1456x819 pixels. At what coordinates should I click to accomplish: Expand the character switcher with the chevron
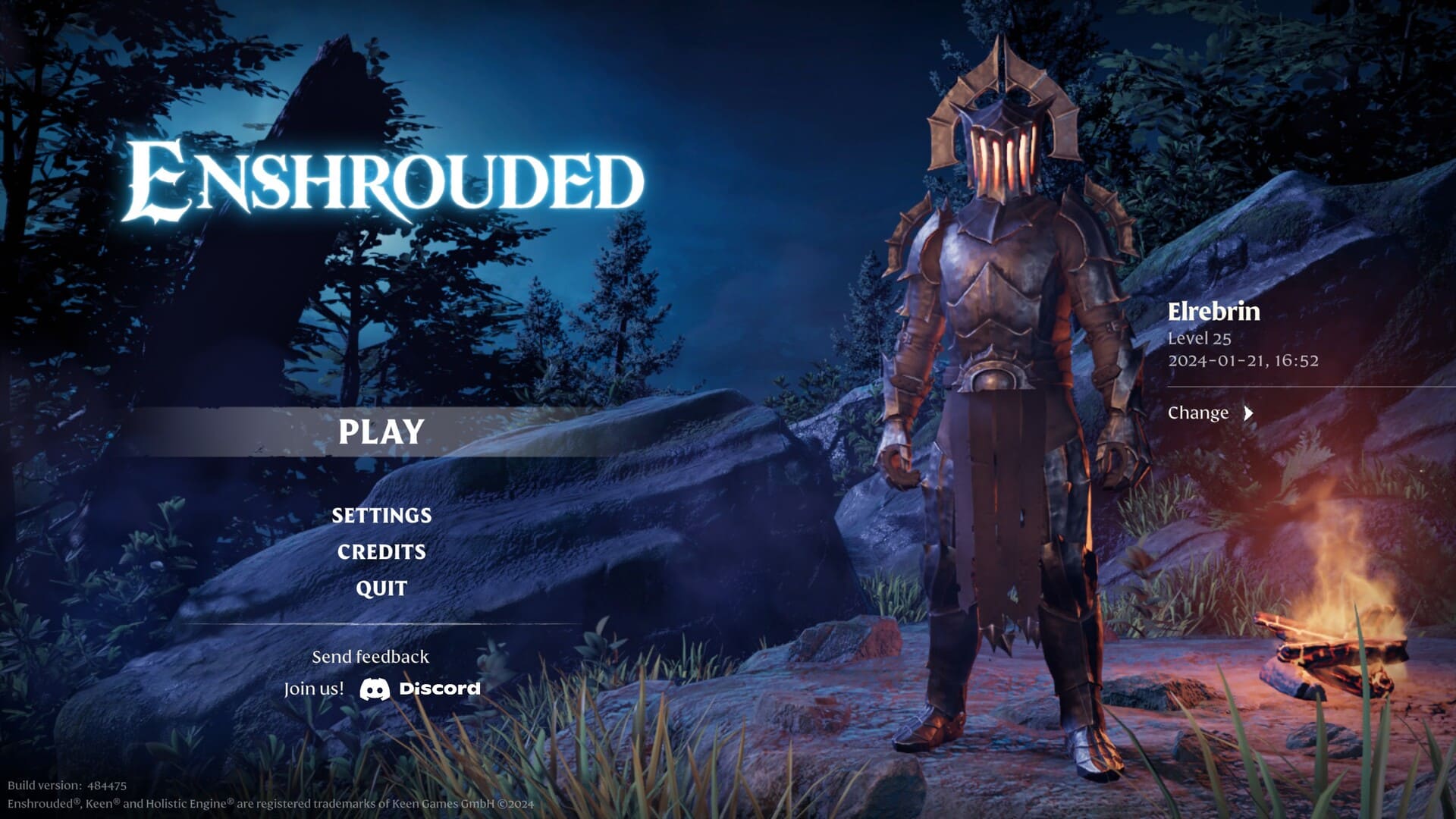coord(1247,414)
